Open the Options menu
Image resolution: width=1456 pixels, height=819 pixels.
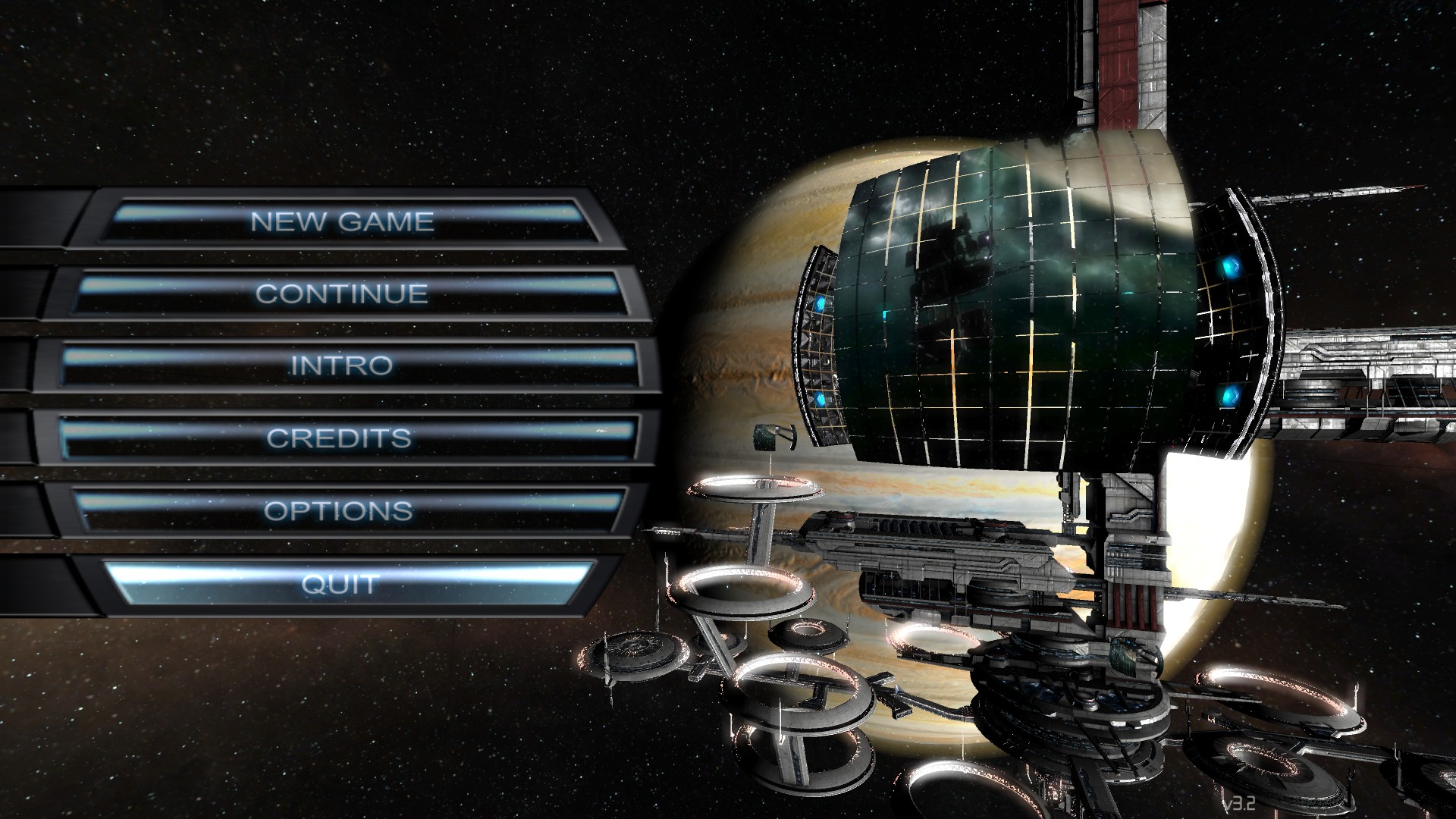pos(338,510)
